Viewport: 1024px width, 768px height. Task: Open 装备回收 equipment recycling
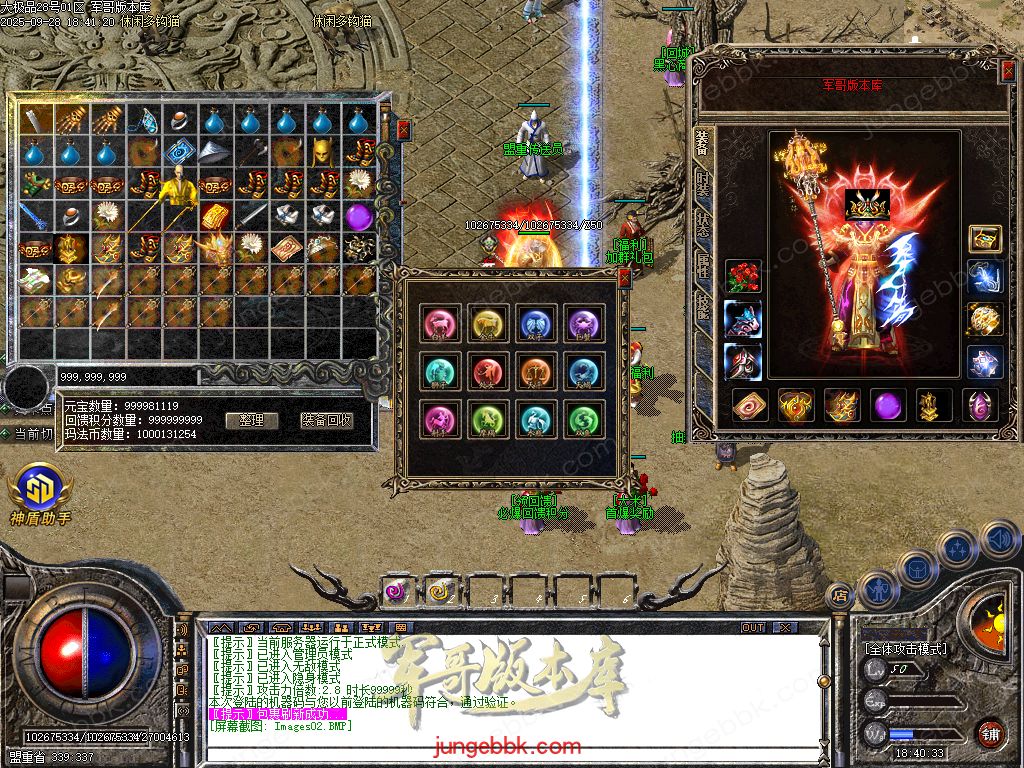[x=326, y=421]
